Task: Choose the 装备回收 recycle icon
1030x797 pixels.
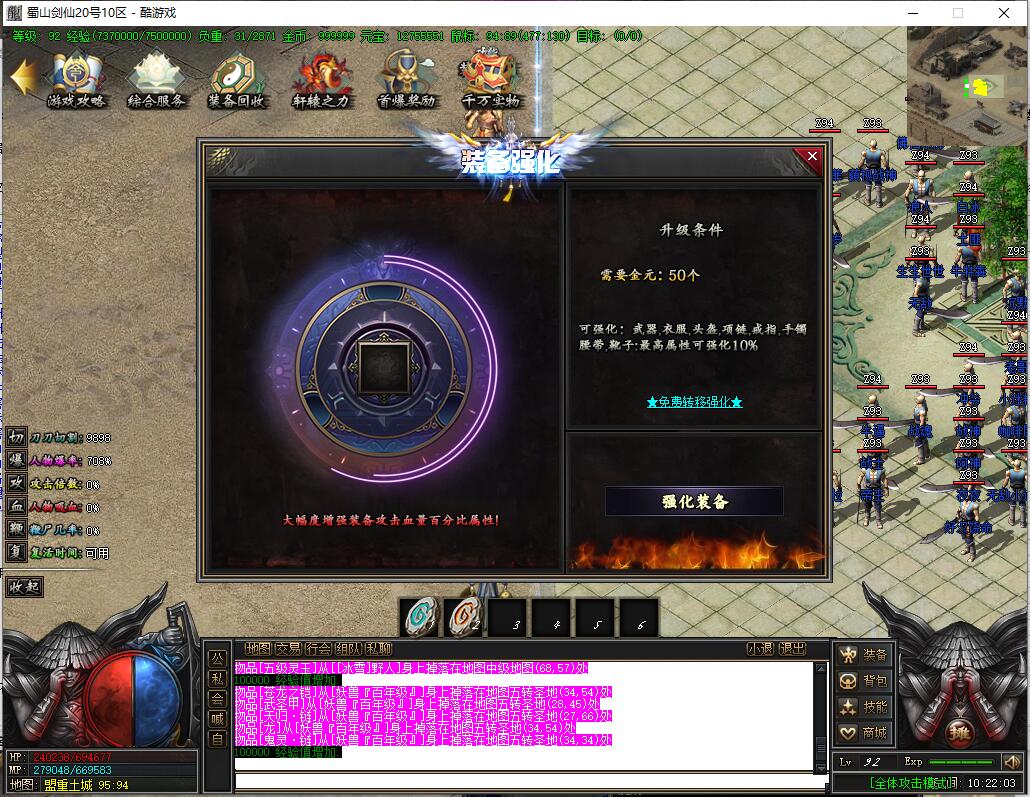Action: [x=237, y=79]
